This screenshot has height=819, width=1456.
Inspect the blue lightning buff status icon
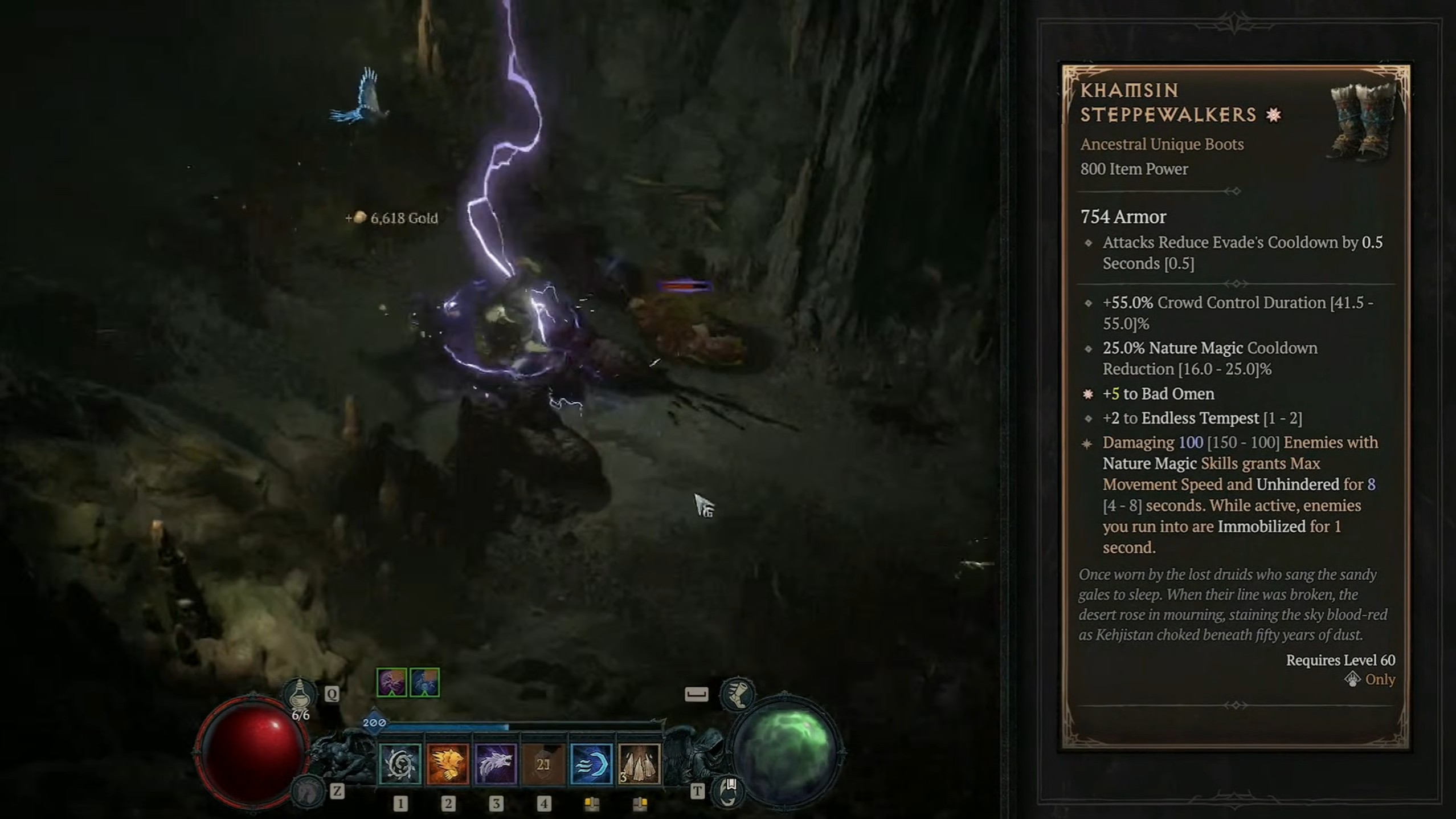click(425, 683)
